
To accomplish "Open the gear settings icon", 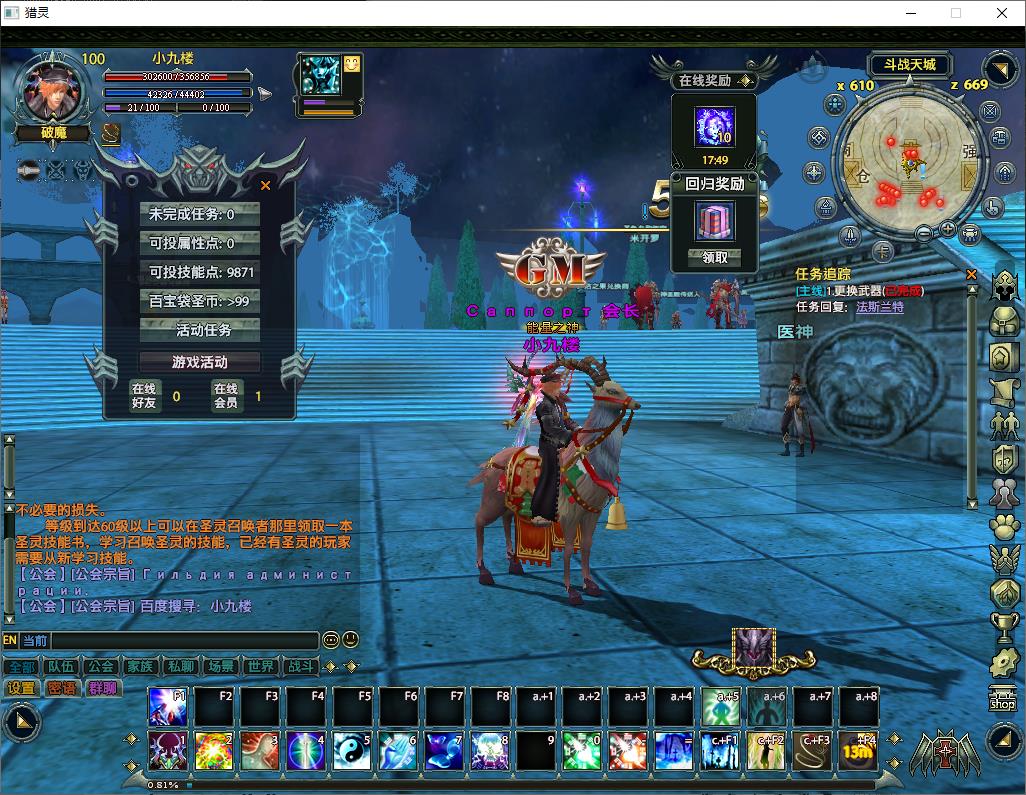I will (1004, 661).
